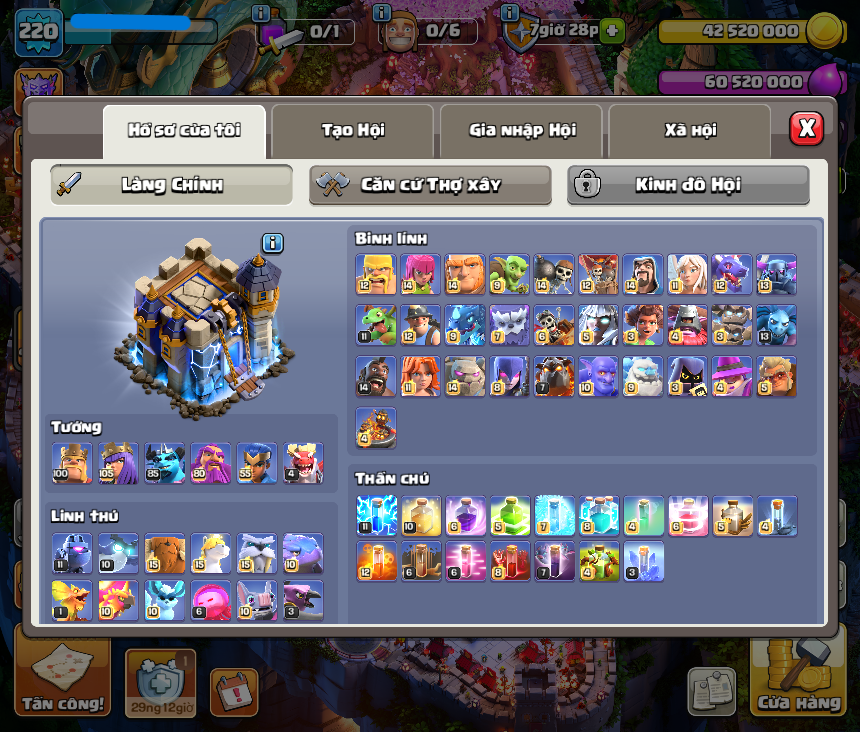860x732 pixels.
Task: Choose the Archer Queen hero icon
Action: point(118,463)
